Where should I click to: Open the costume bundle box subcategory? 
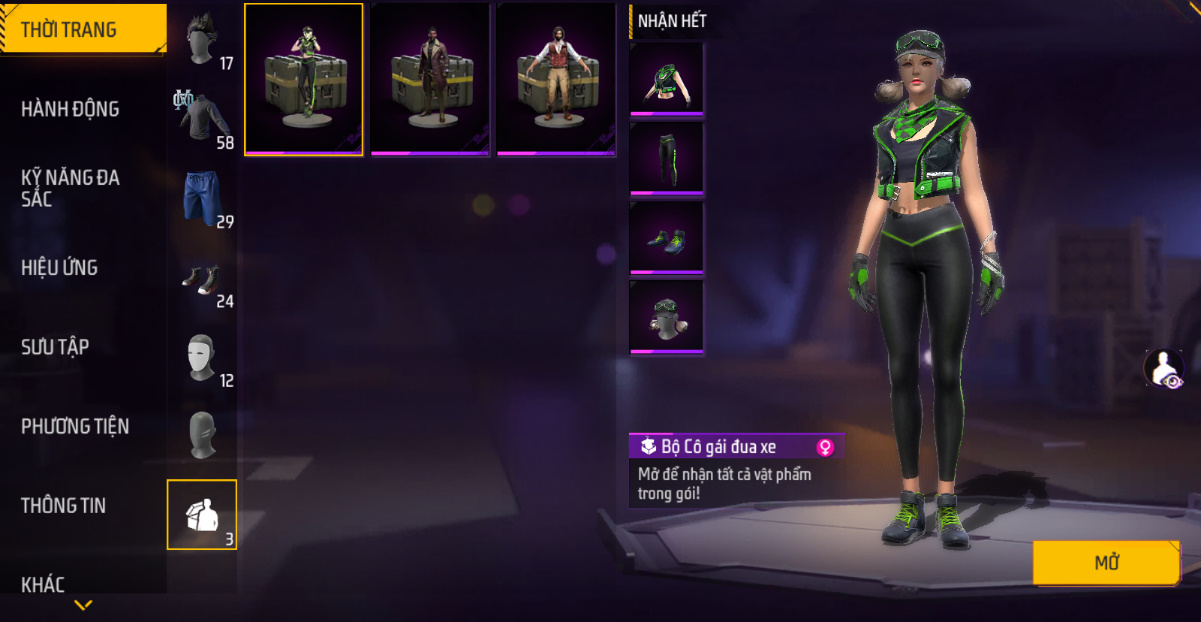pyautogui.click(x=202, y=514)
